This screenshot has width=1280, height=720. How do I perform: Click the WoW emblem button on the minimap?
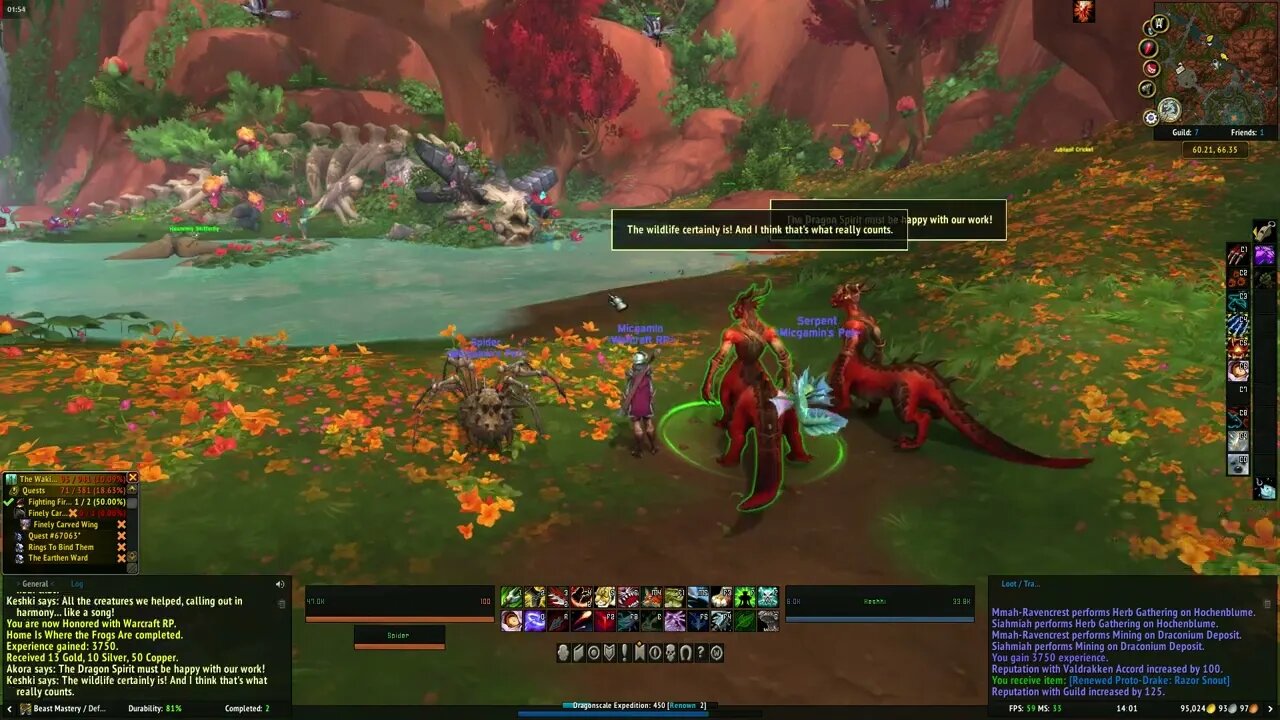(1158, 21)
